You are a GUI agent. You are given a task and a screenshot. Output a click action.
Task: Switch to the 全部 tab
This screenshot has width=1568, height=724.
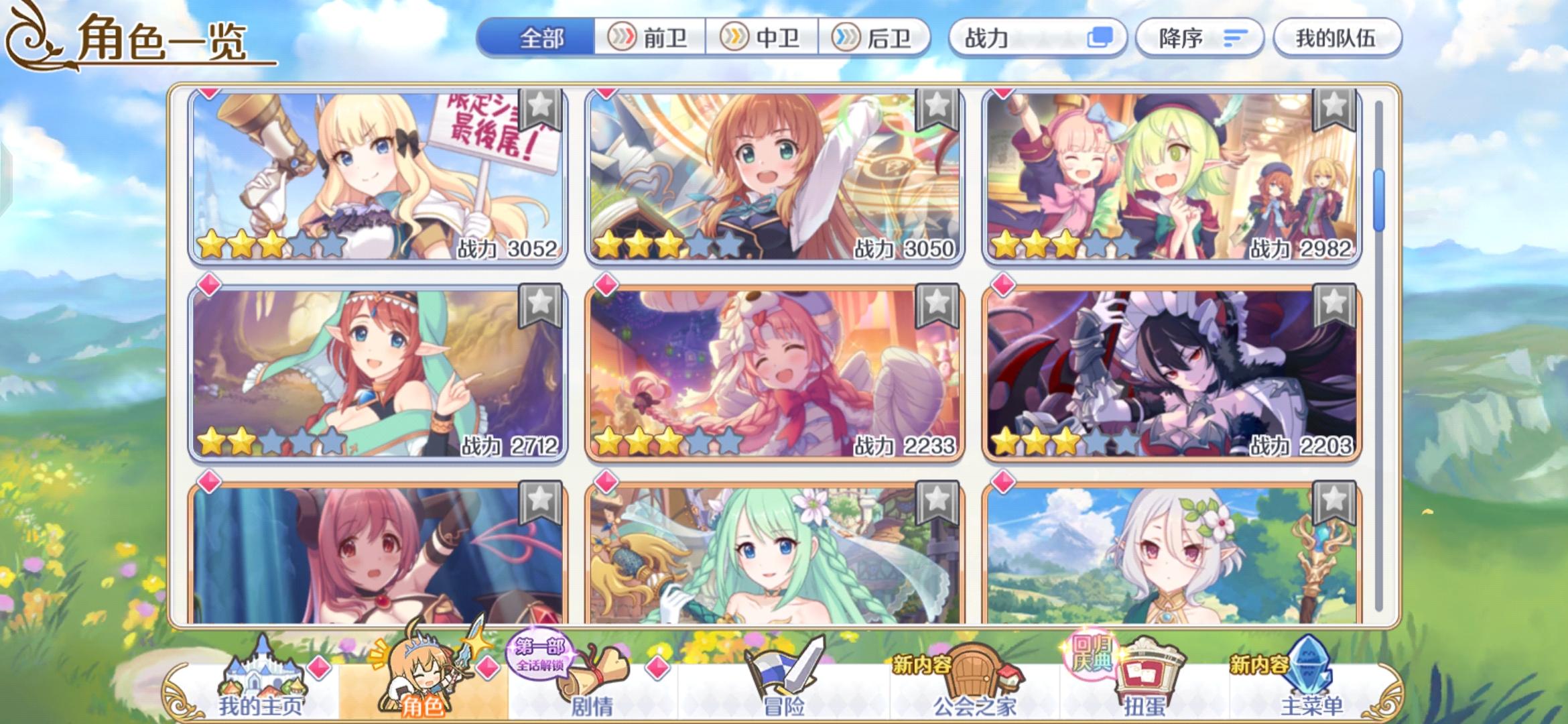click(x=541, y=38)
